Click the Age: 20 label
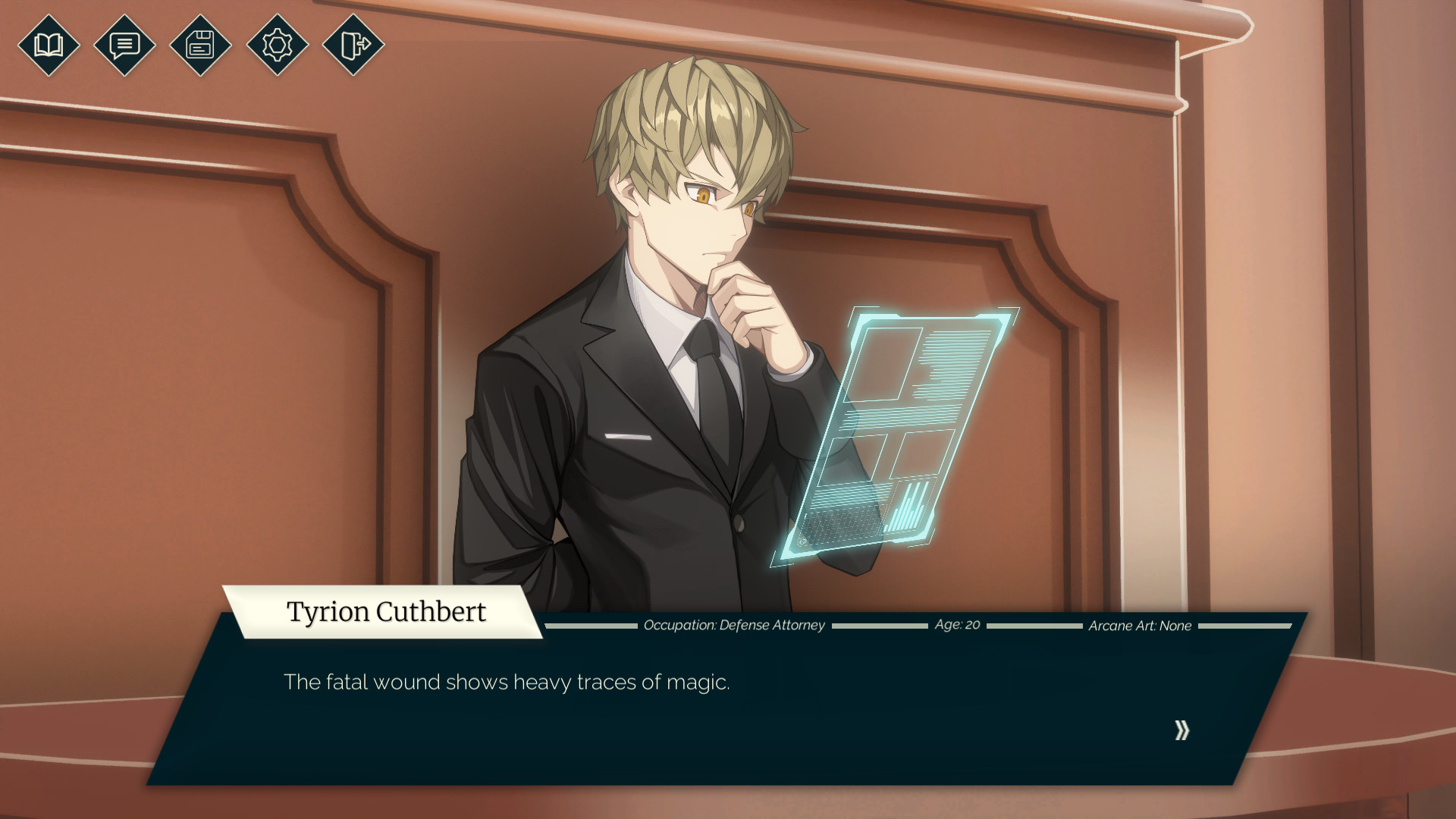 (957, 625)
